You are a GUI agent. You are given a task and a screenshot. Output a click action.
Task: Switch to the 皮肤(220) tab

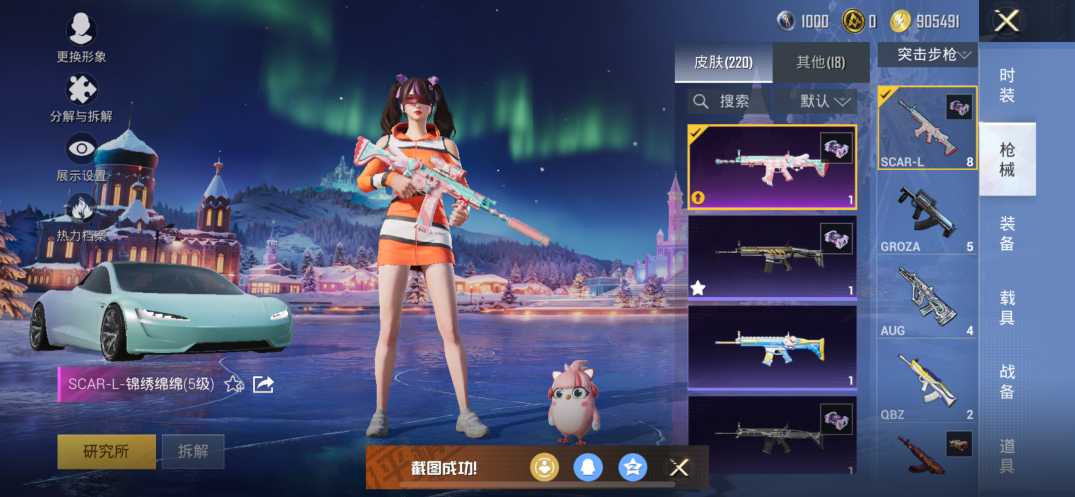(x=722, y=63)
